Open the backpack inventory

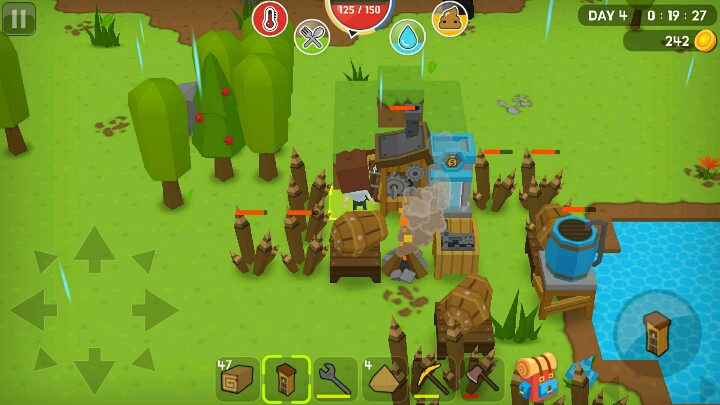[538, 376]
